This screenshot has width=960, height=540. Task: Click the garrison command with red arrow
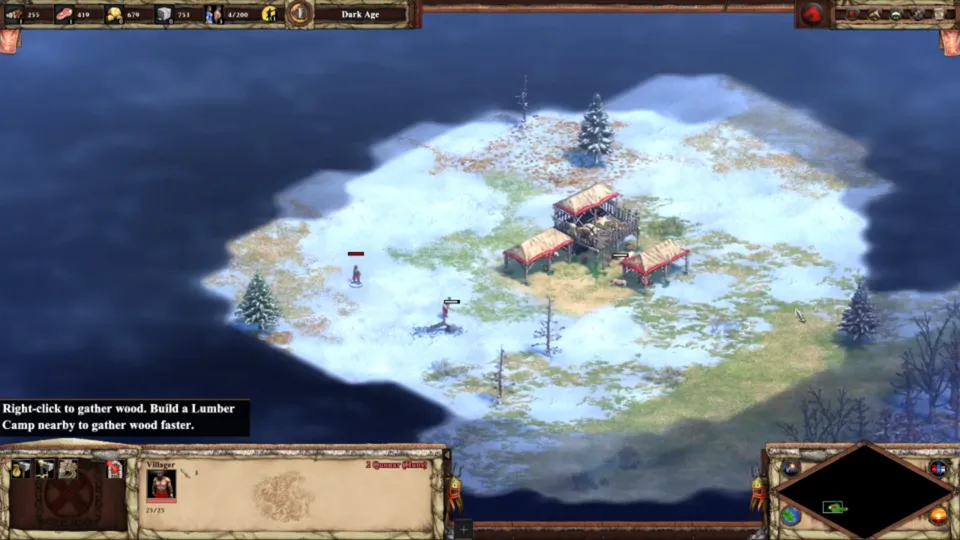point(114,469)
